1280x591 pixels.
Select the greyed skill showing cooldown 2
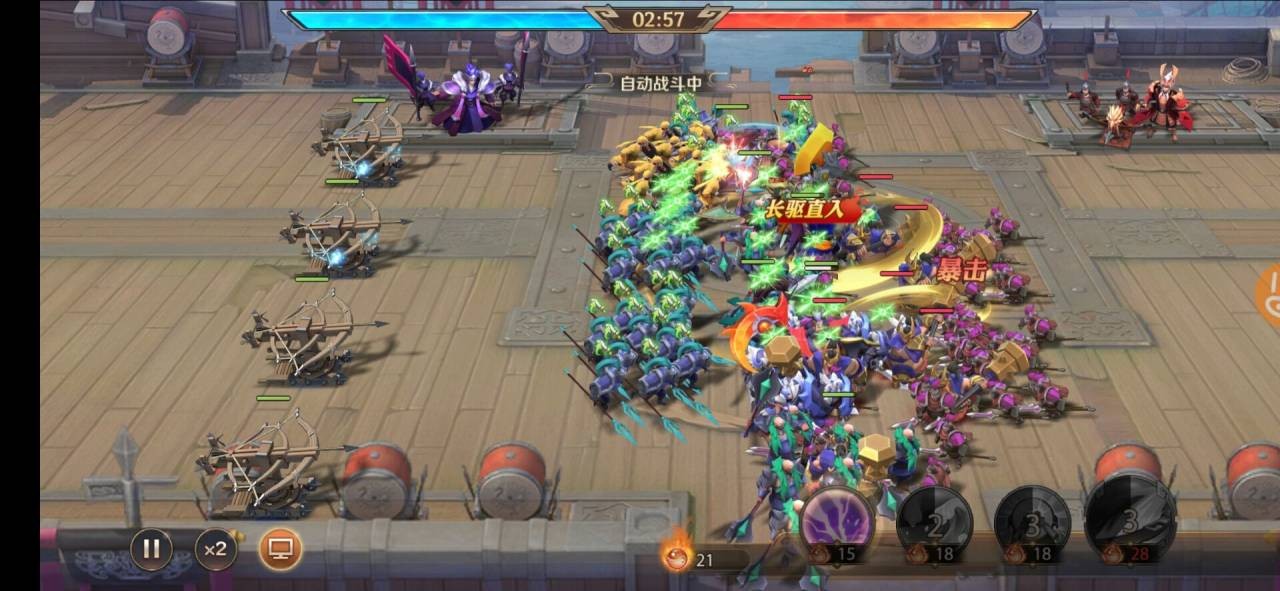pos(934,524)
